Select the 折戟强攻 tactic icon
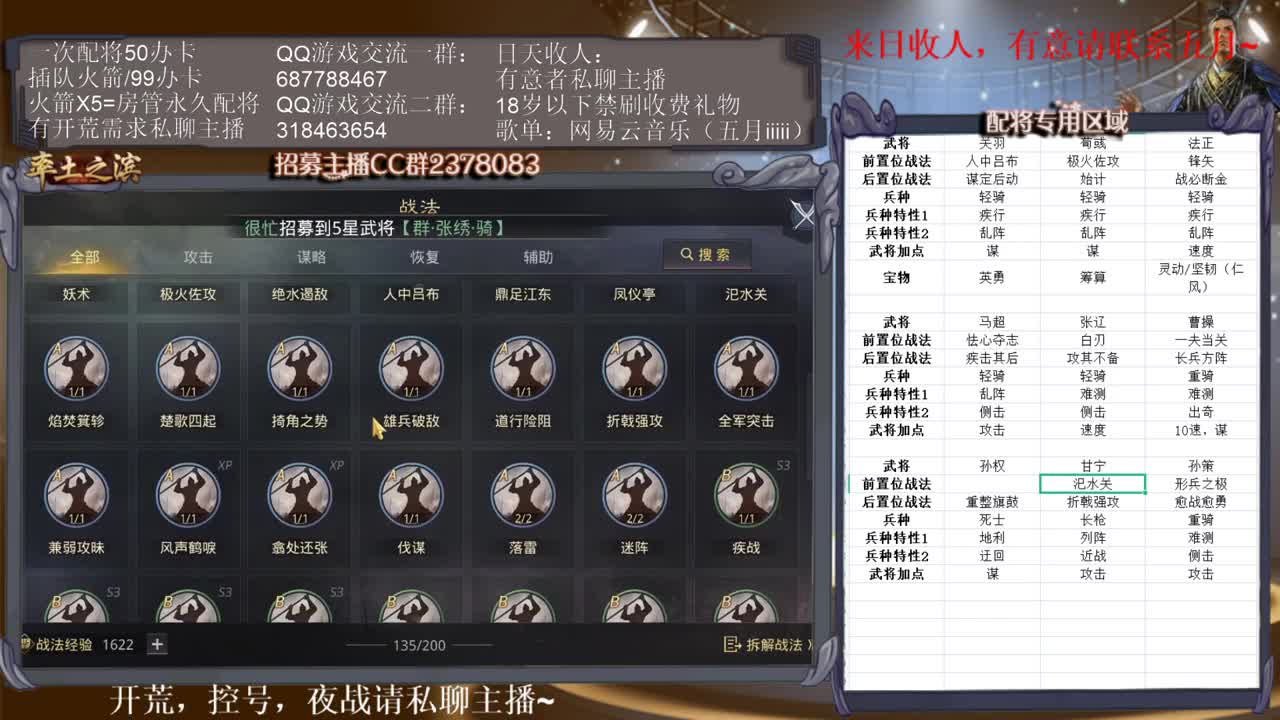Screen dimensions: 1280x720 pyautogui.click(x=634, y=372)
